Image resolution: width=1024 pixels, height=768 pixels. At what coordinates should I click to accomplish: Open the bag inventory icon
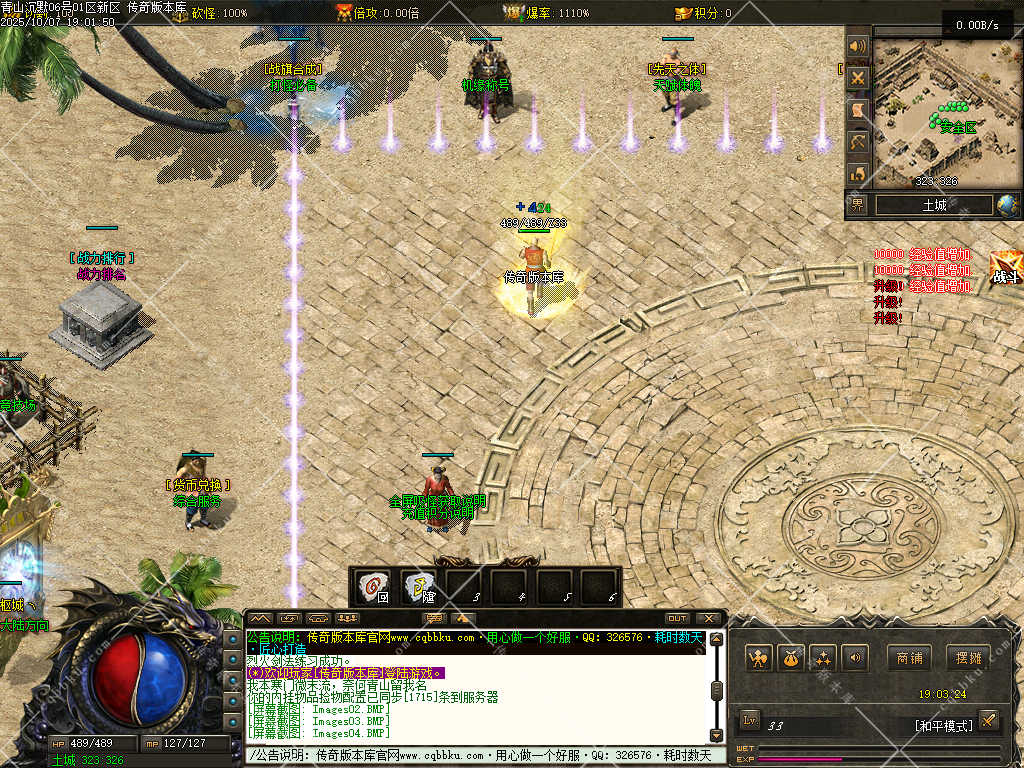(x=791, y=658)
